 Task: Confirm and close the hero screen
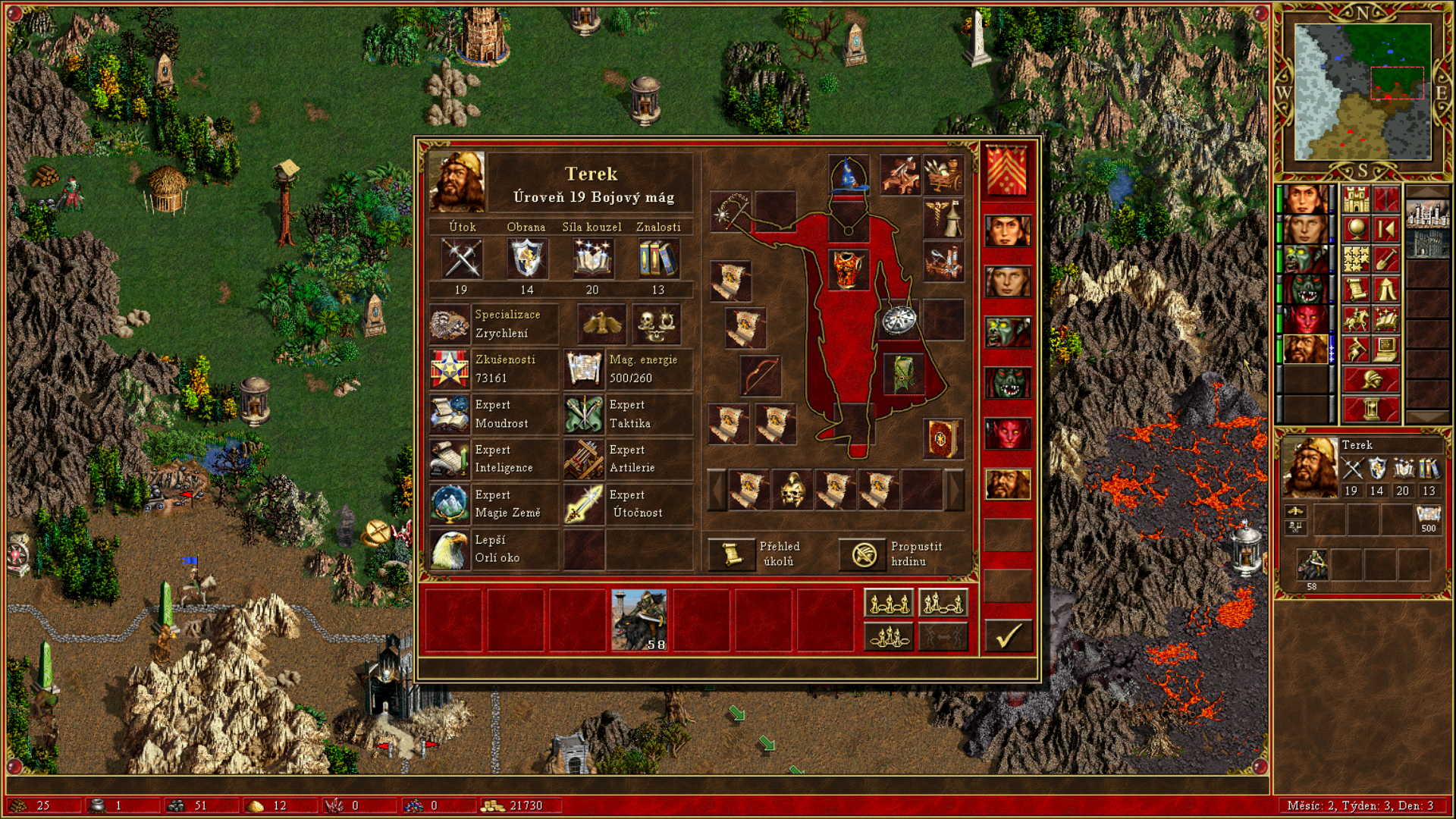pos(1008,635)
